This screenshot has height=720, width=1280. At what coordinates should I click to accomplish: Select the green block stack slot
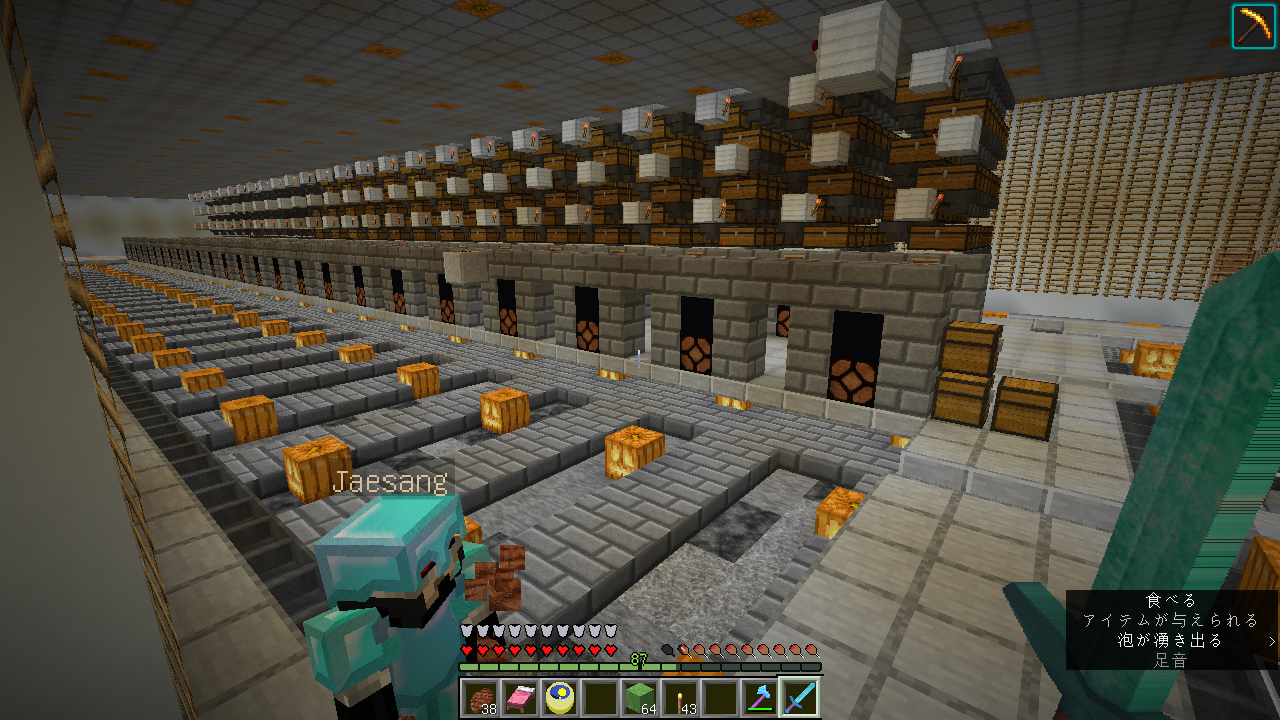[640, 697]
